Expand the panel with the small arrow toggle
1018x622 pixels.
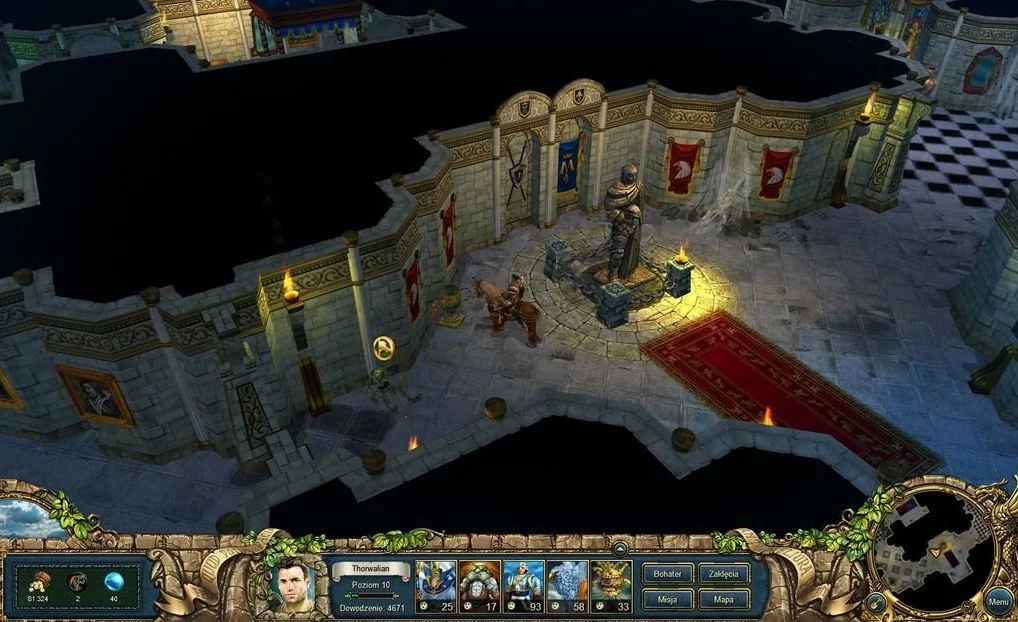(620, 548)
